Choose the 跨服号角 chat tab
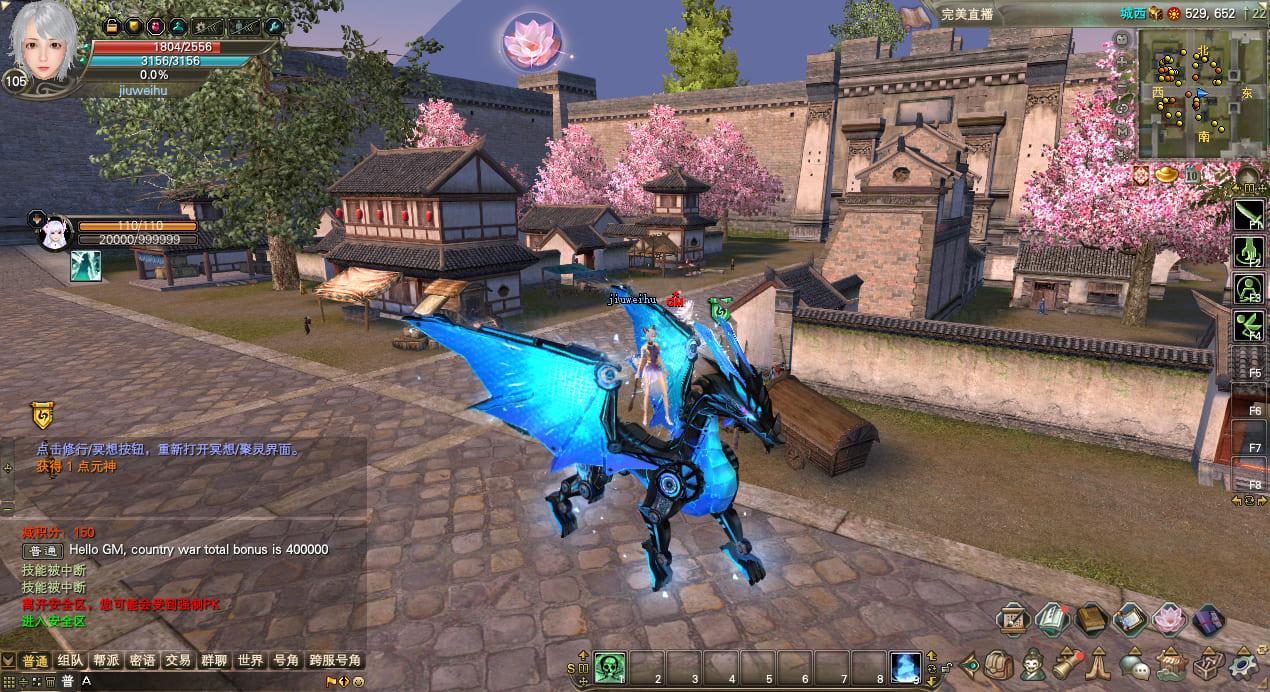 coord(334,660)
